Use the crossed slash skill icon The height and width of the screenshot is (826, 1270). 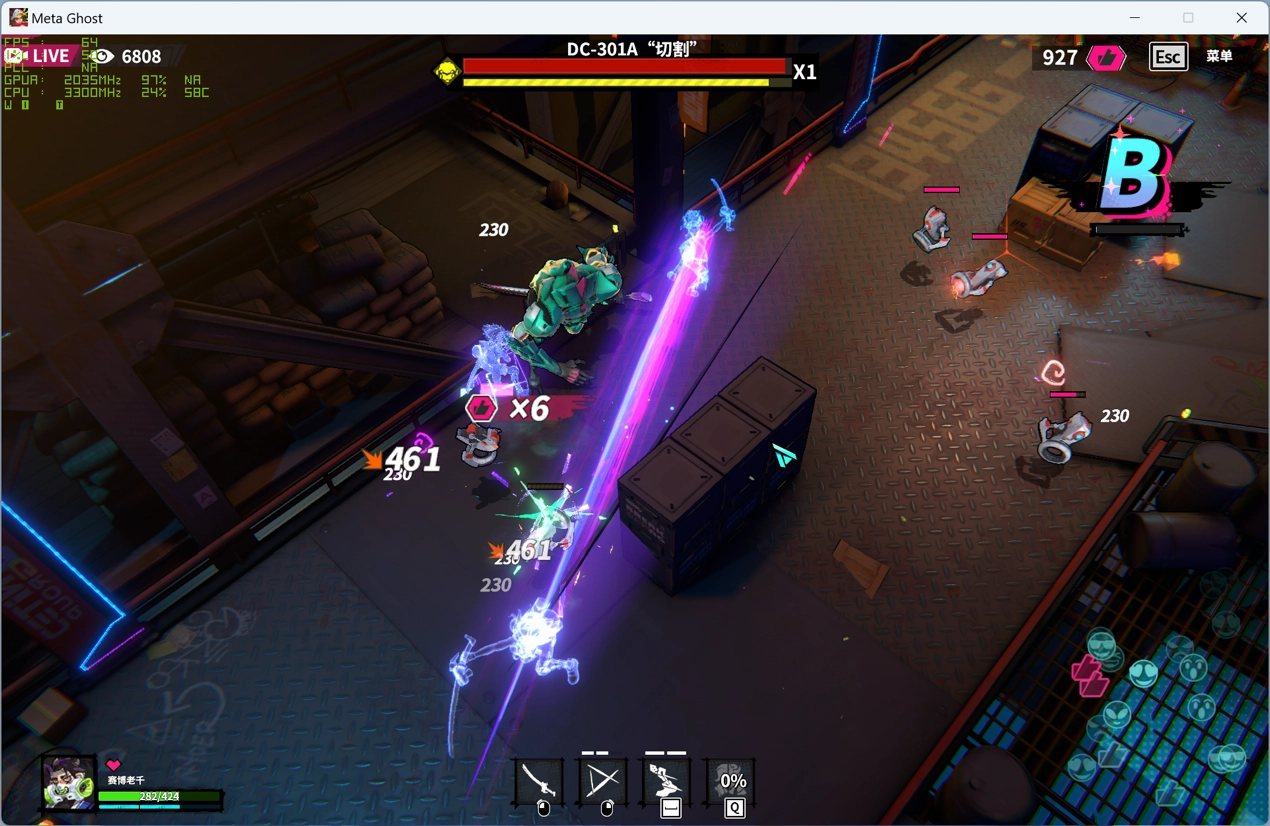coord(602,780)
